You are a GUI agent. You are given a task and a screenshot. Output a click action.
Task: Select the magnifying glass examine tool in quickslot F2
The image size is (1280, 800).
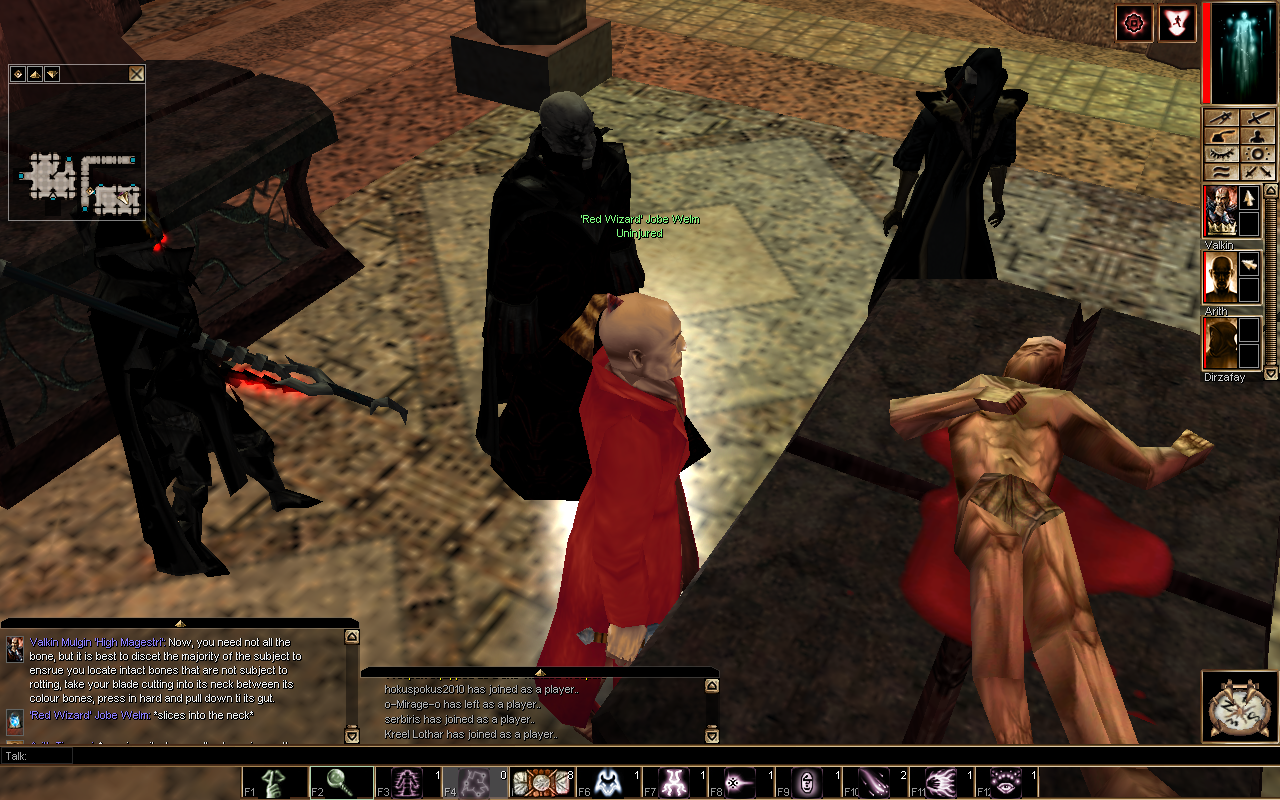(340, 781)
